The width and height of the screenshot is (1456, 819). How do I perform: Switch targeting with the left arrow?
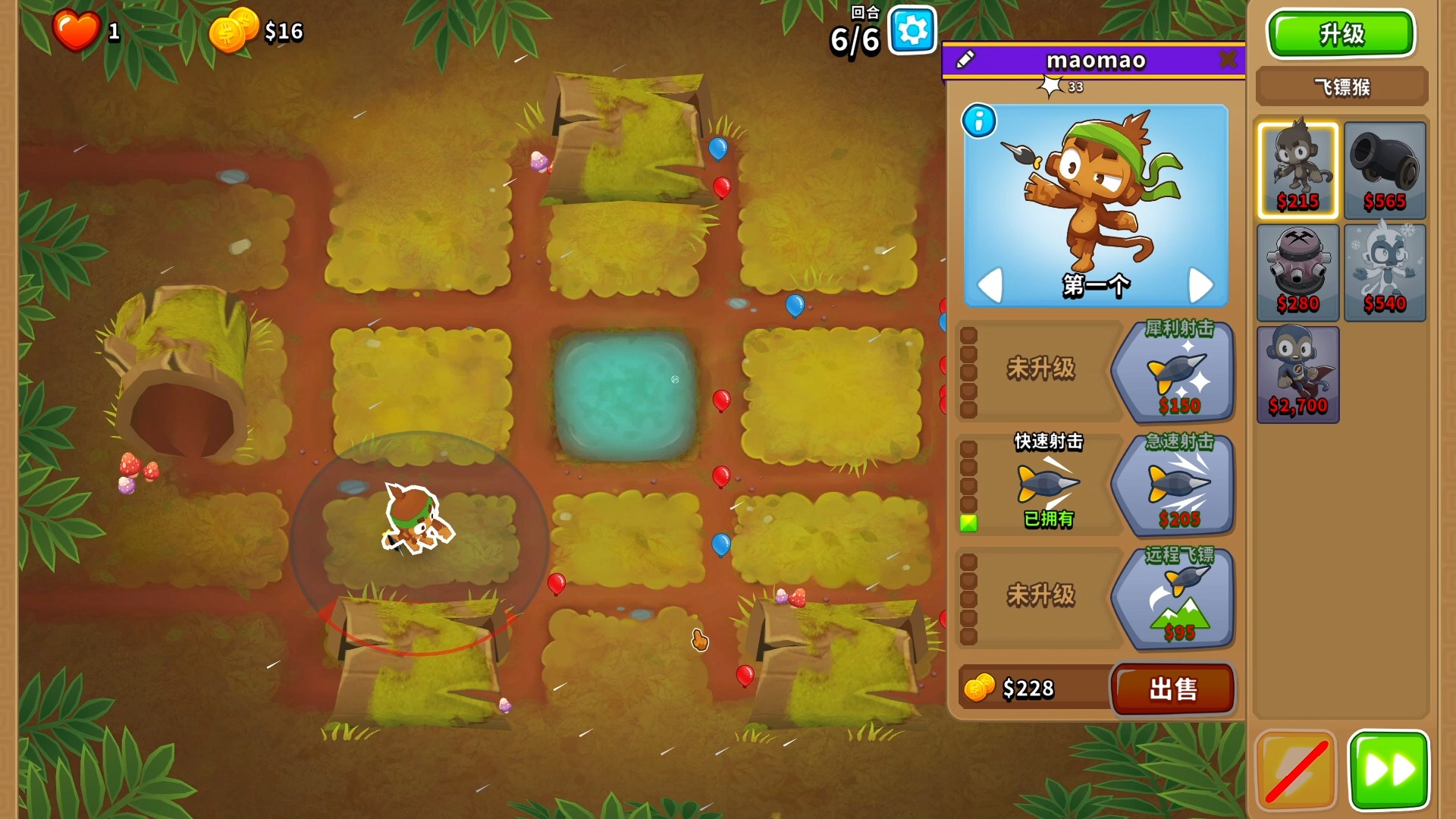point(990,285)
